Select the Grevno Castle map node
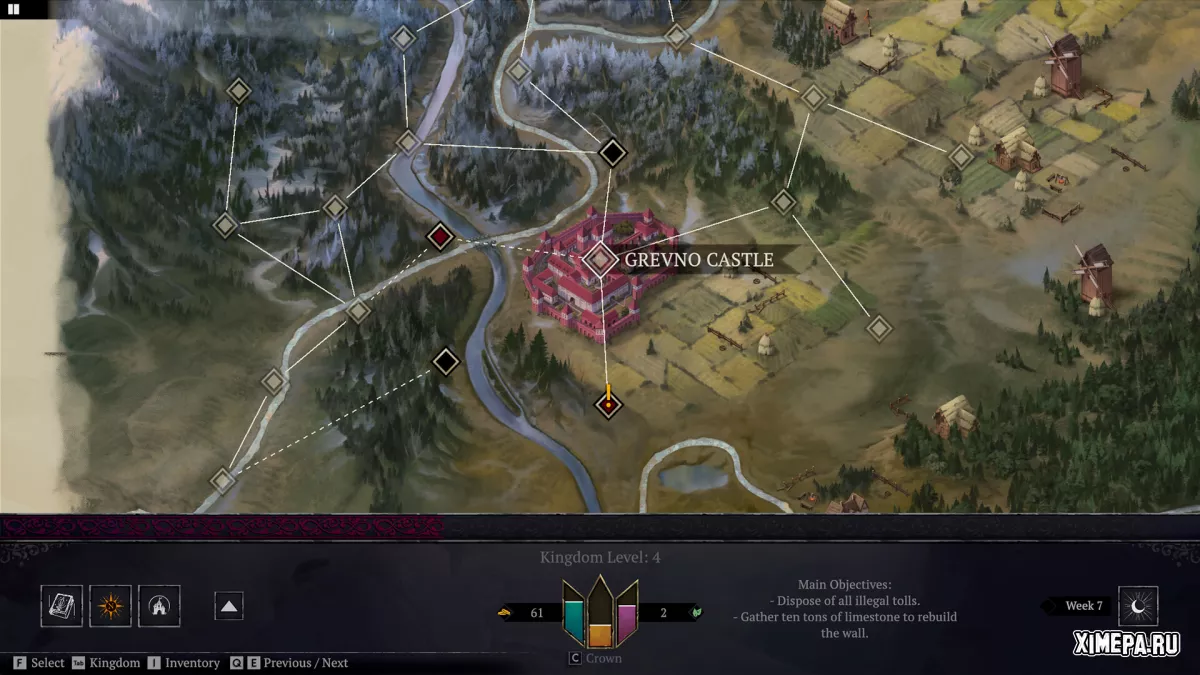Viewport: 1200px width, 675px height. pyautogui.click(x=600, y=260)
